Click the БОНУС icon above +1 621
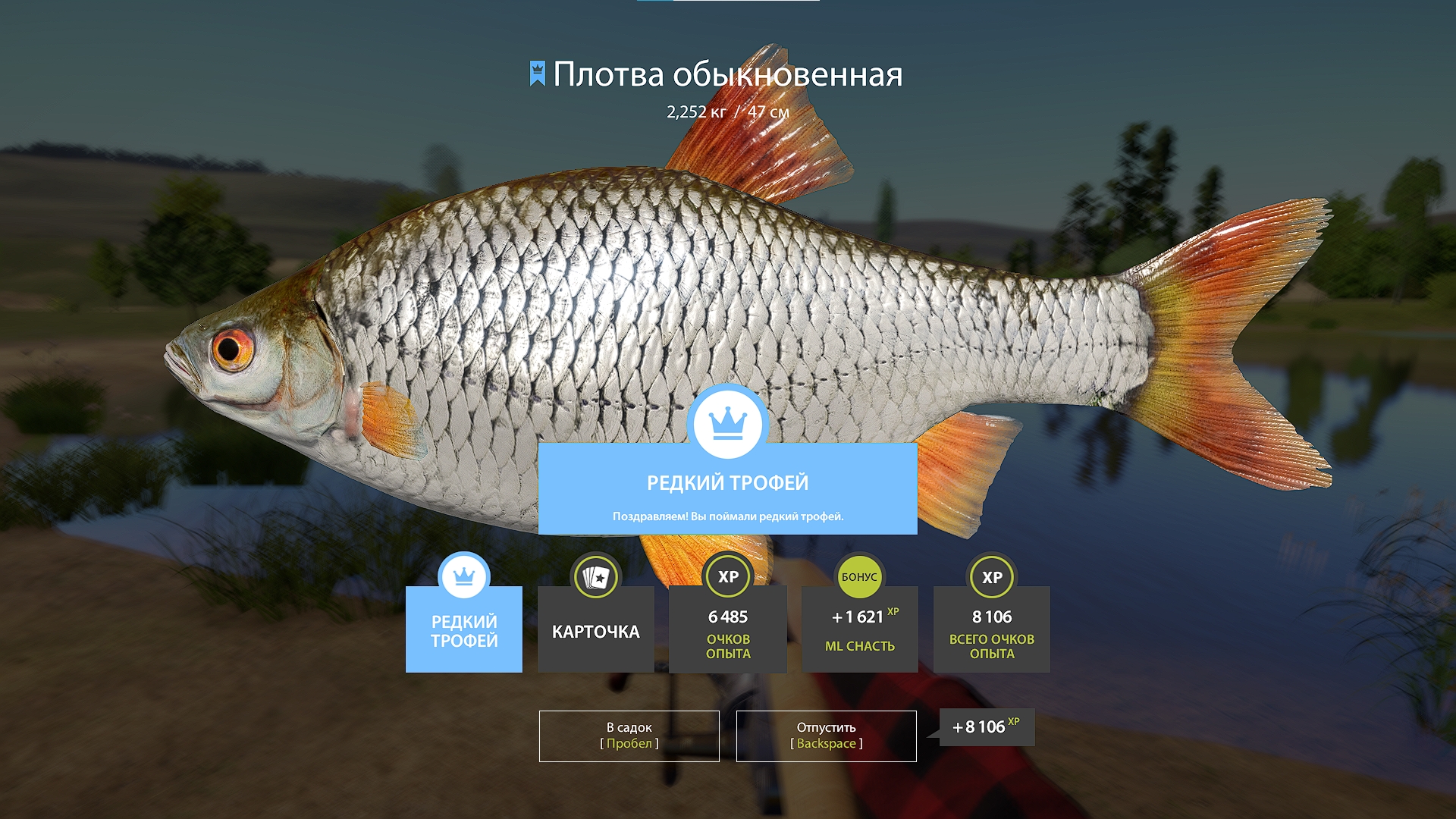Viewport: 1456px width, 819px height. click(x=859, y=576)
